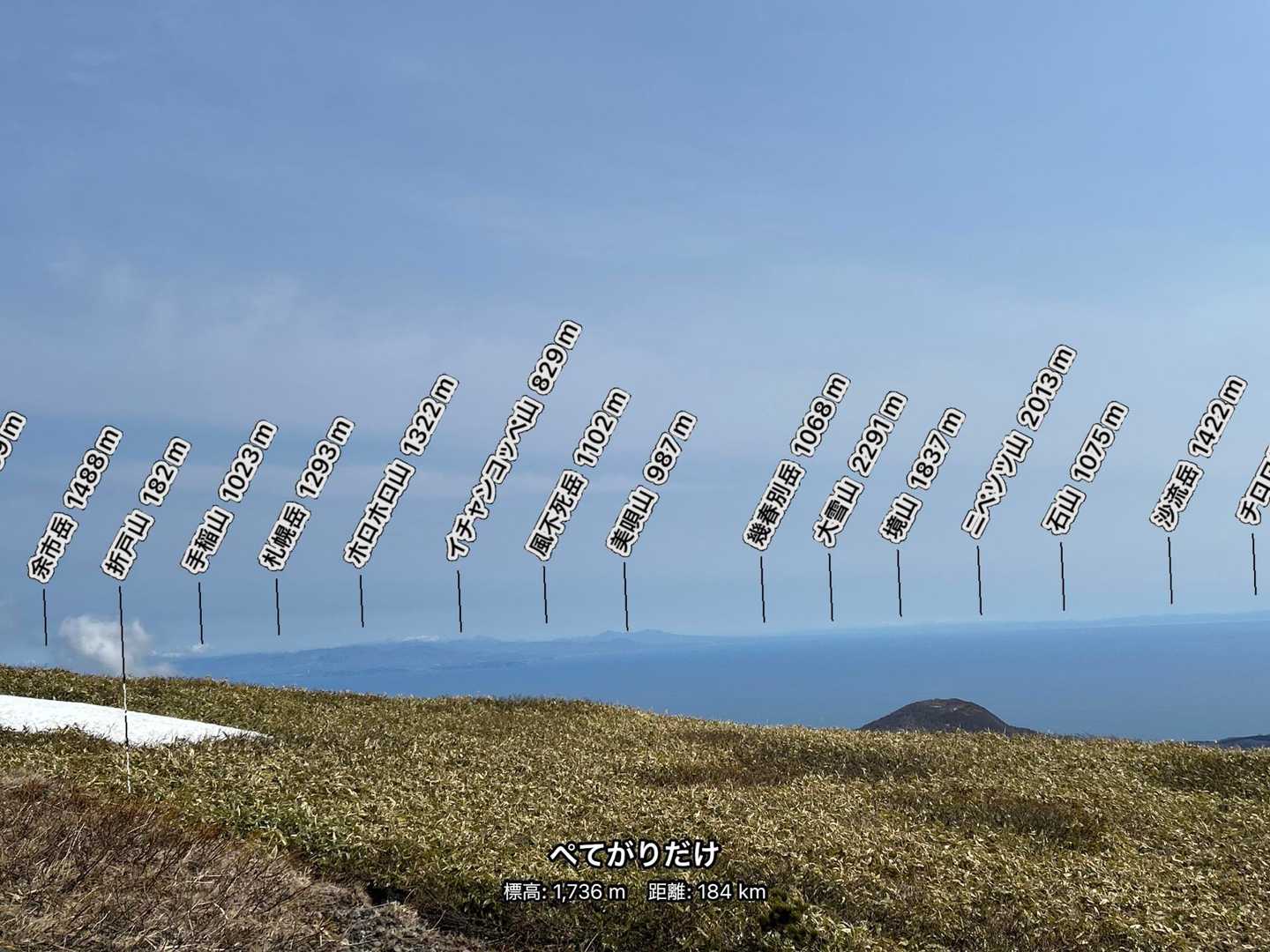1270x952 pixels.
Task: Tap the 沙流岳 1422m peak label
Action: [1199, 452]
